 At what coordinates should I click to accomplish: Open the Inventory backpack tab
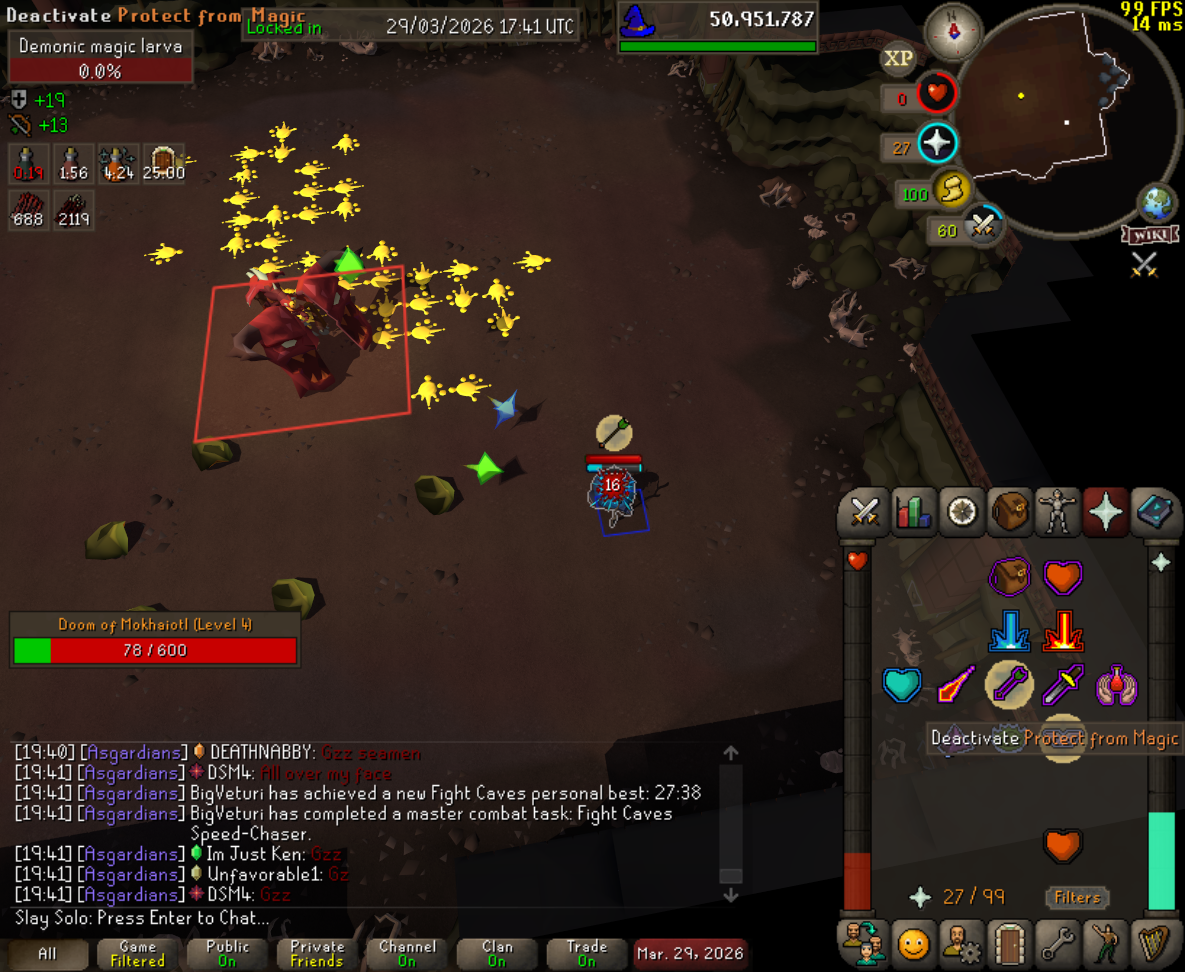(x=1010, y=513)
